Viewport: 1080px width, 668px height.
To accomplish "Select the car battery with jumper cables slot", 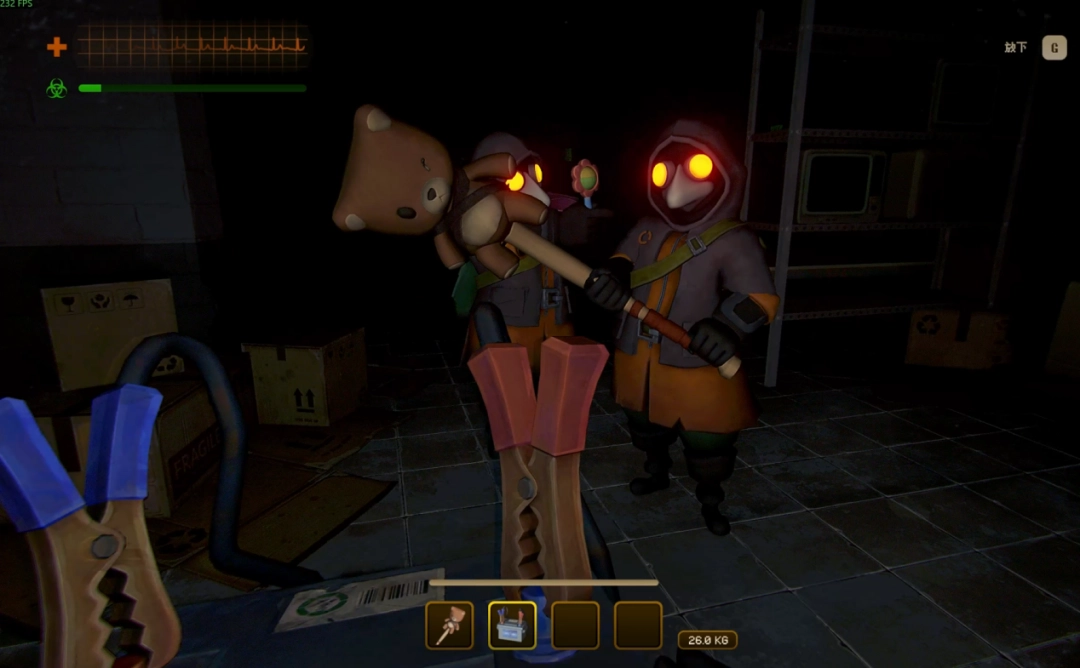I will pos(512,625).
